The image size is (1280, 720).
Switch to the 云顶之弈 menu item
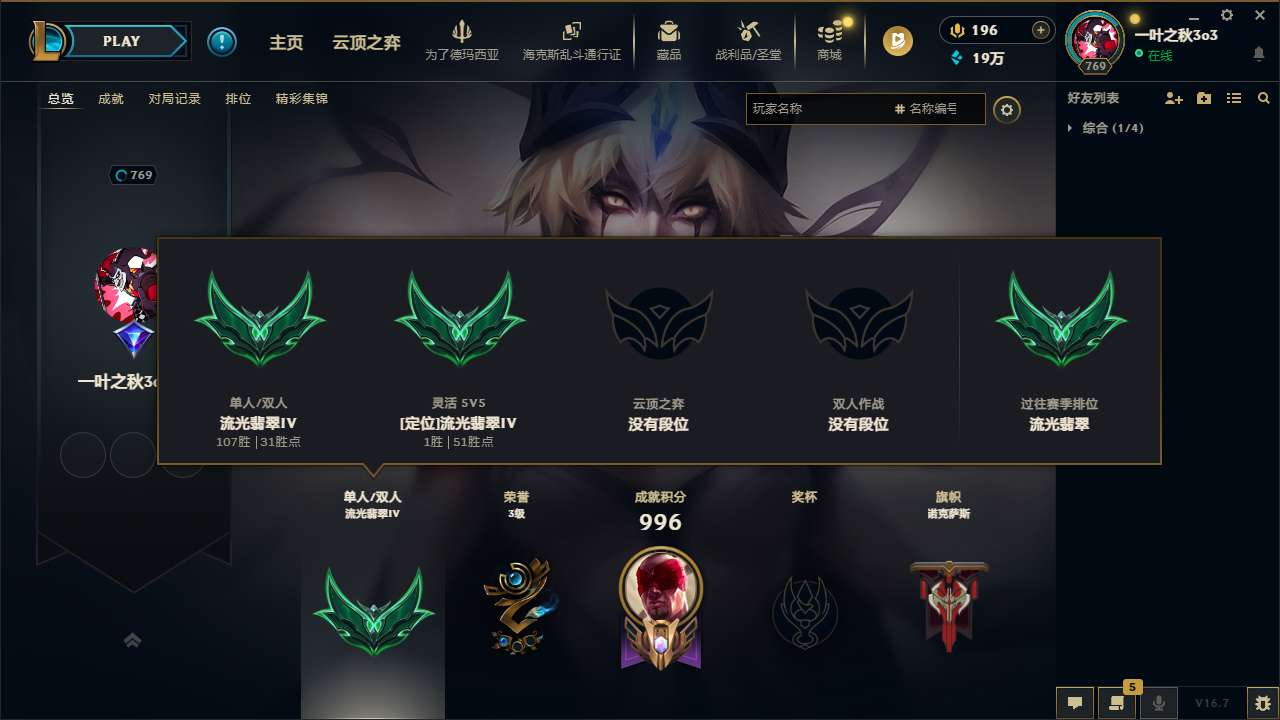pos(364,43)
